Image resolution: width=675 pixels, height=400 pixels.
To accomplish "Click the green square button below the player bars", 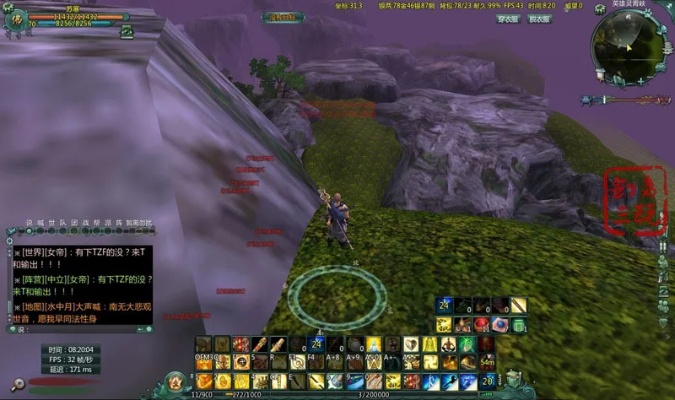I will click(127, 31).
